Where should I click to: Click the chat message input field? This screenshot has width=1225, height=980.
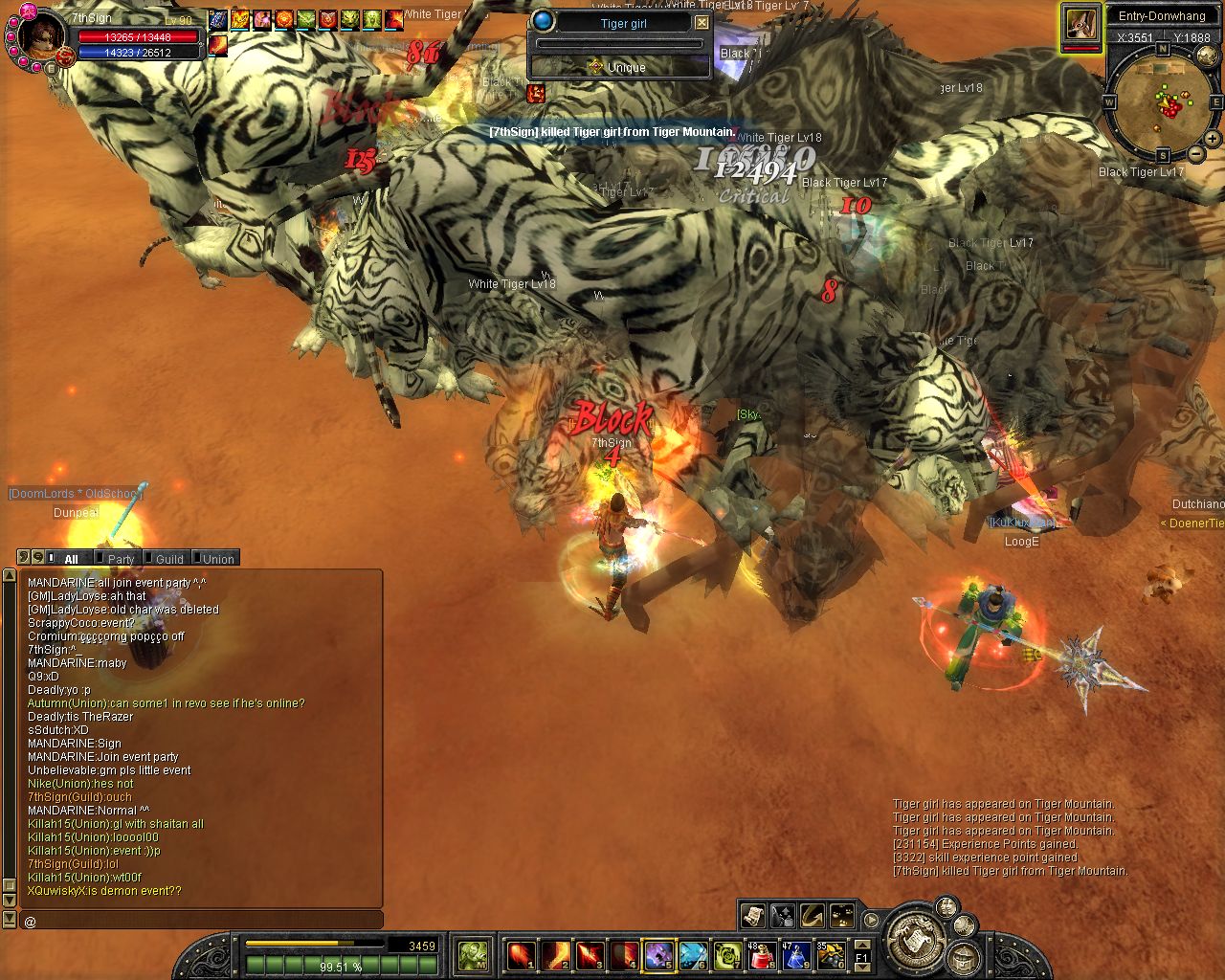click(x=201, y=921)
